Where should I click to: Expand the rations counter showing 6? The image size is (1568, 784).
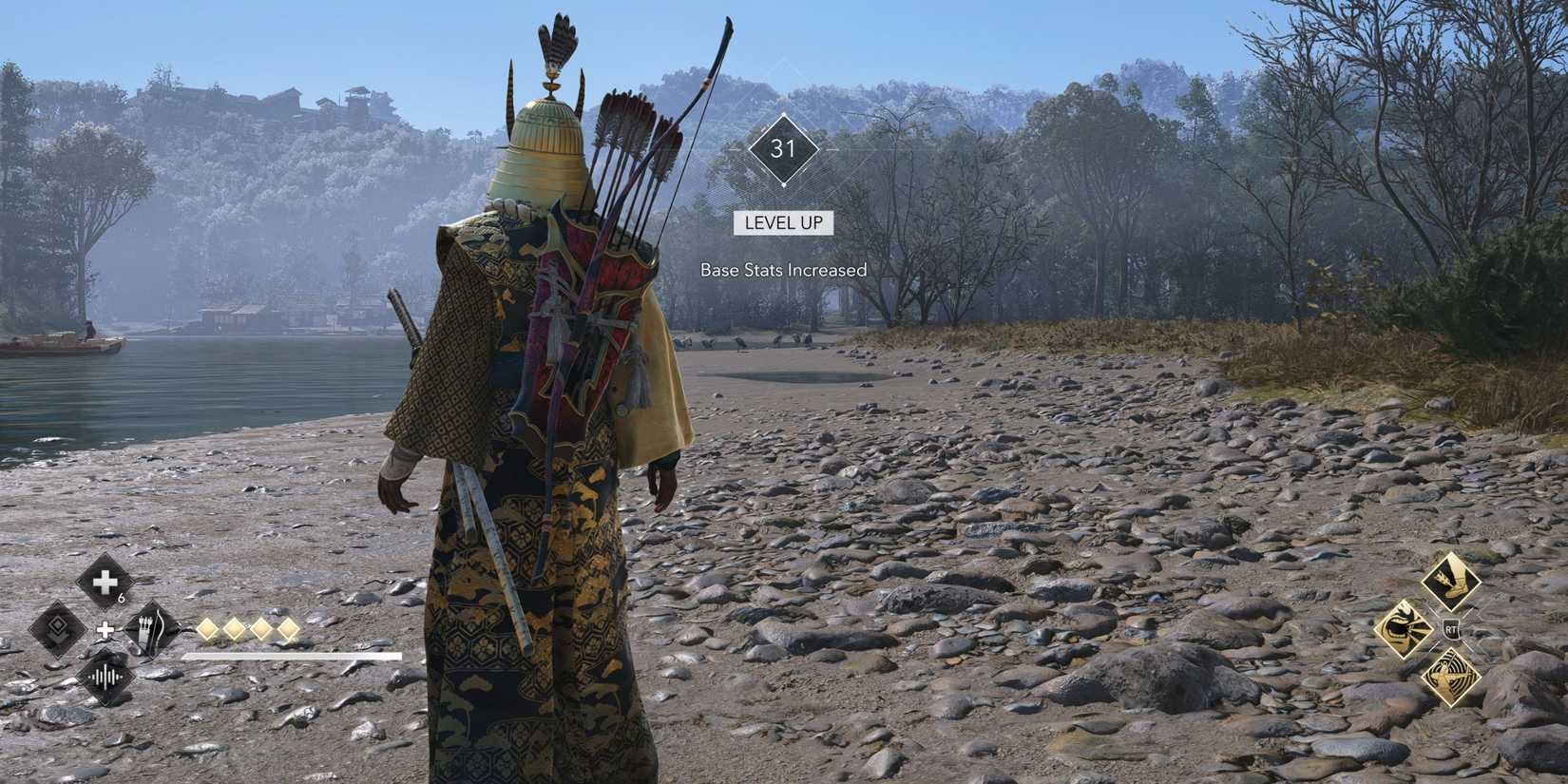pyautogui.click(x=122, y=598)
